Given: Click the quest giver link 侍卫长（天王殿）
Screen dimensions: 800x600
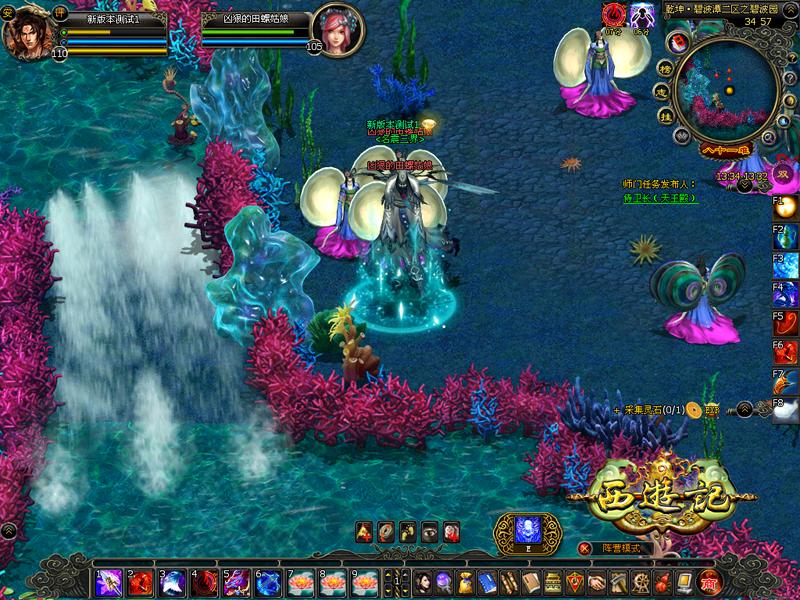Looking at the screenshot, I should point(659,198).
